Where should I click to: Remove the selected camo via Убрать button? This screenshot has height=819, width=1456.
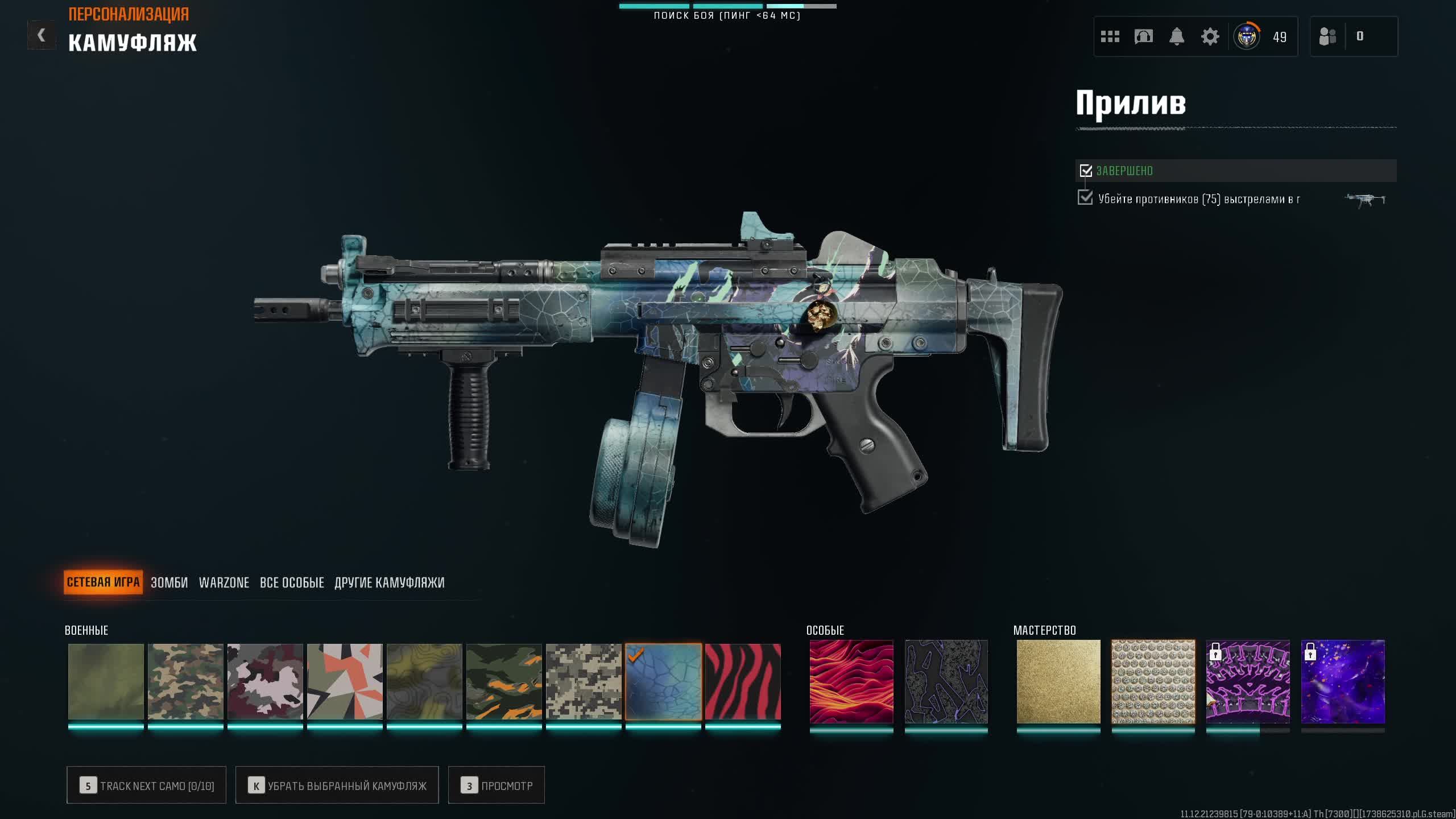click(337, 785)
